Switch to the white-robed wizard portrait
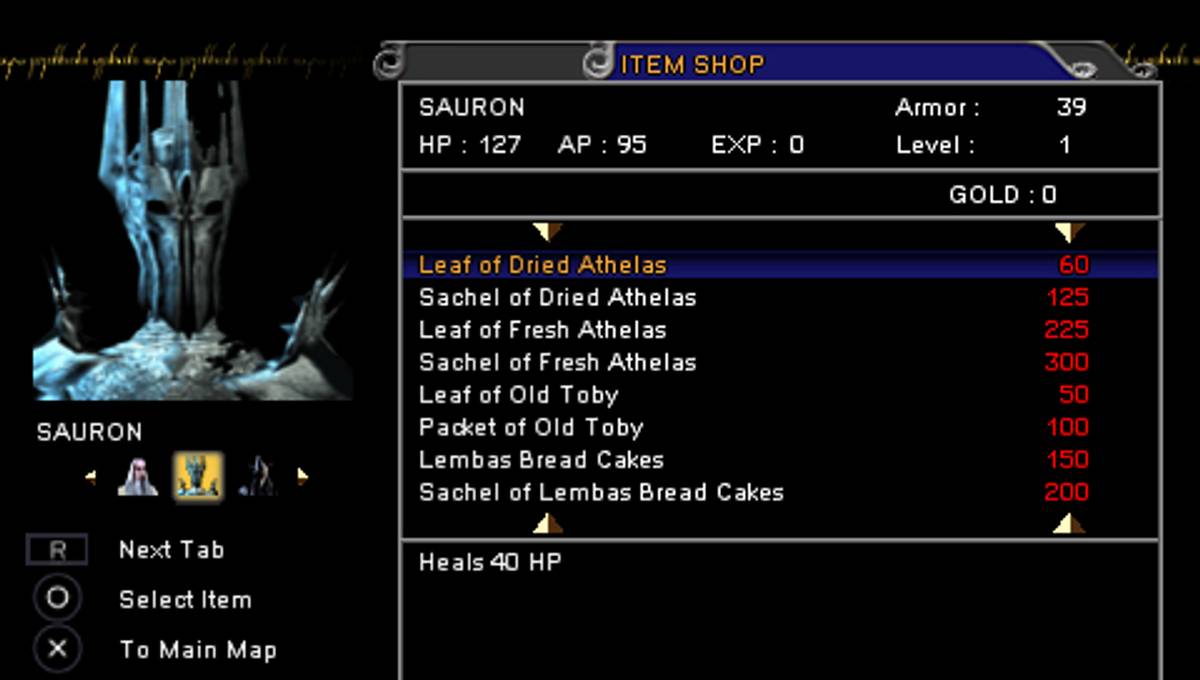This screenshot has width=1200, height=680. pyautogui.click(x=138, y=477)
